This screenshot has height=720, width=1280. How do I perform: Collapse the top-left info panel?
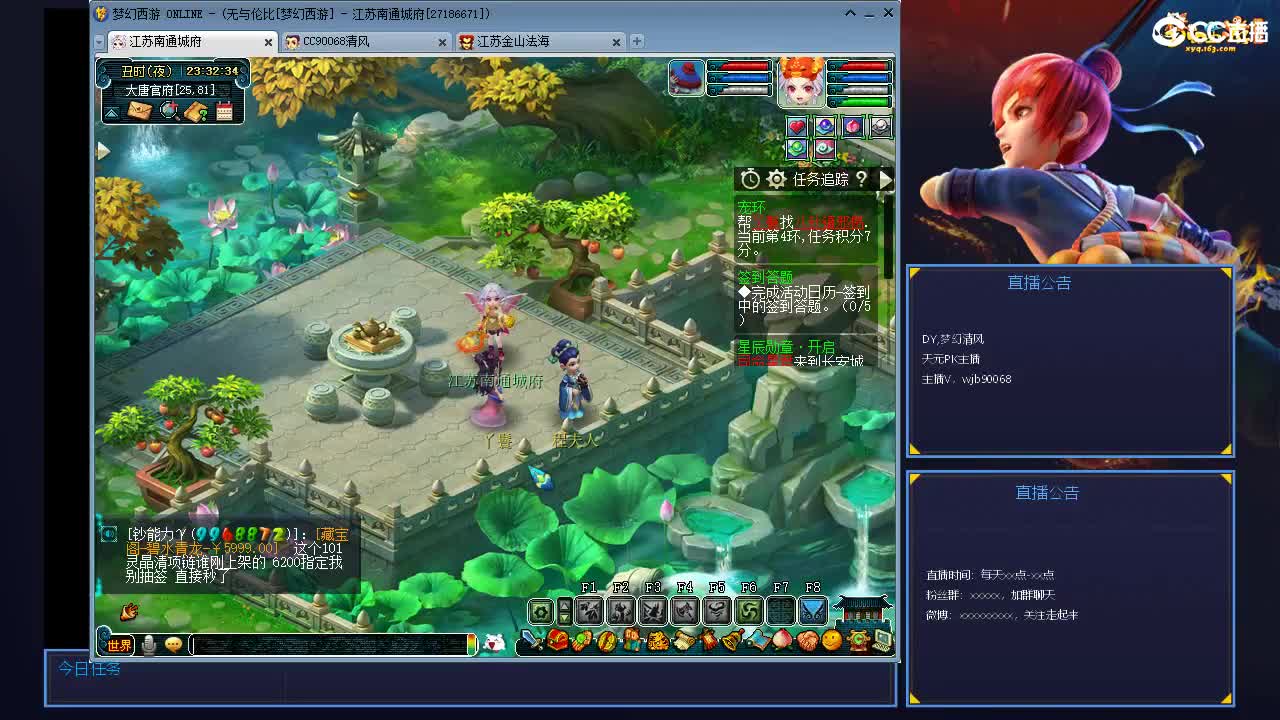point(111,113)
